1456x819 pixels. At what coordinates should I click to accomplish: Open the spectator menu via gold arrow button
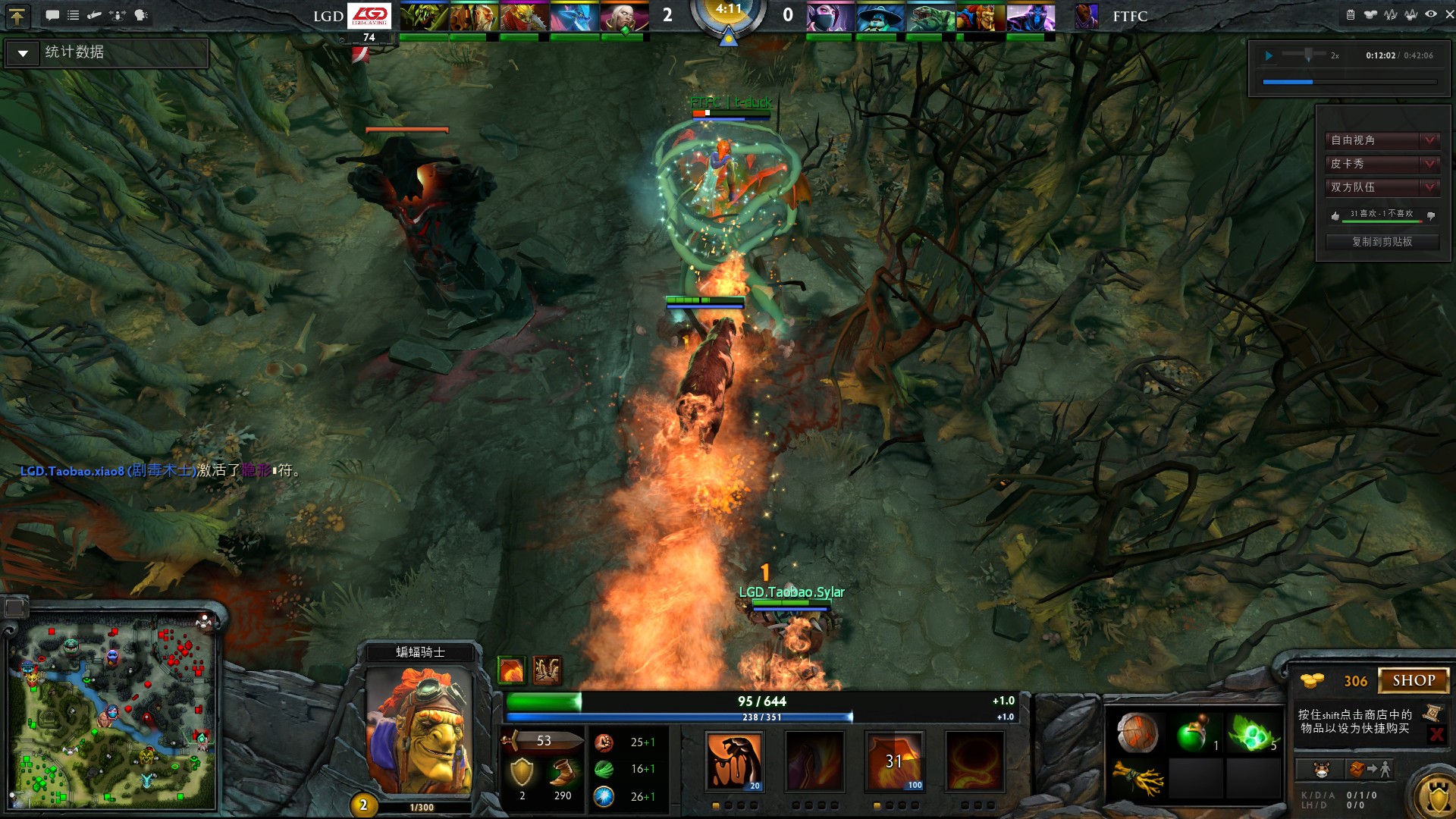pyautogui.click(x=17, y=17)
